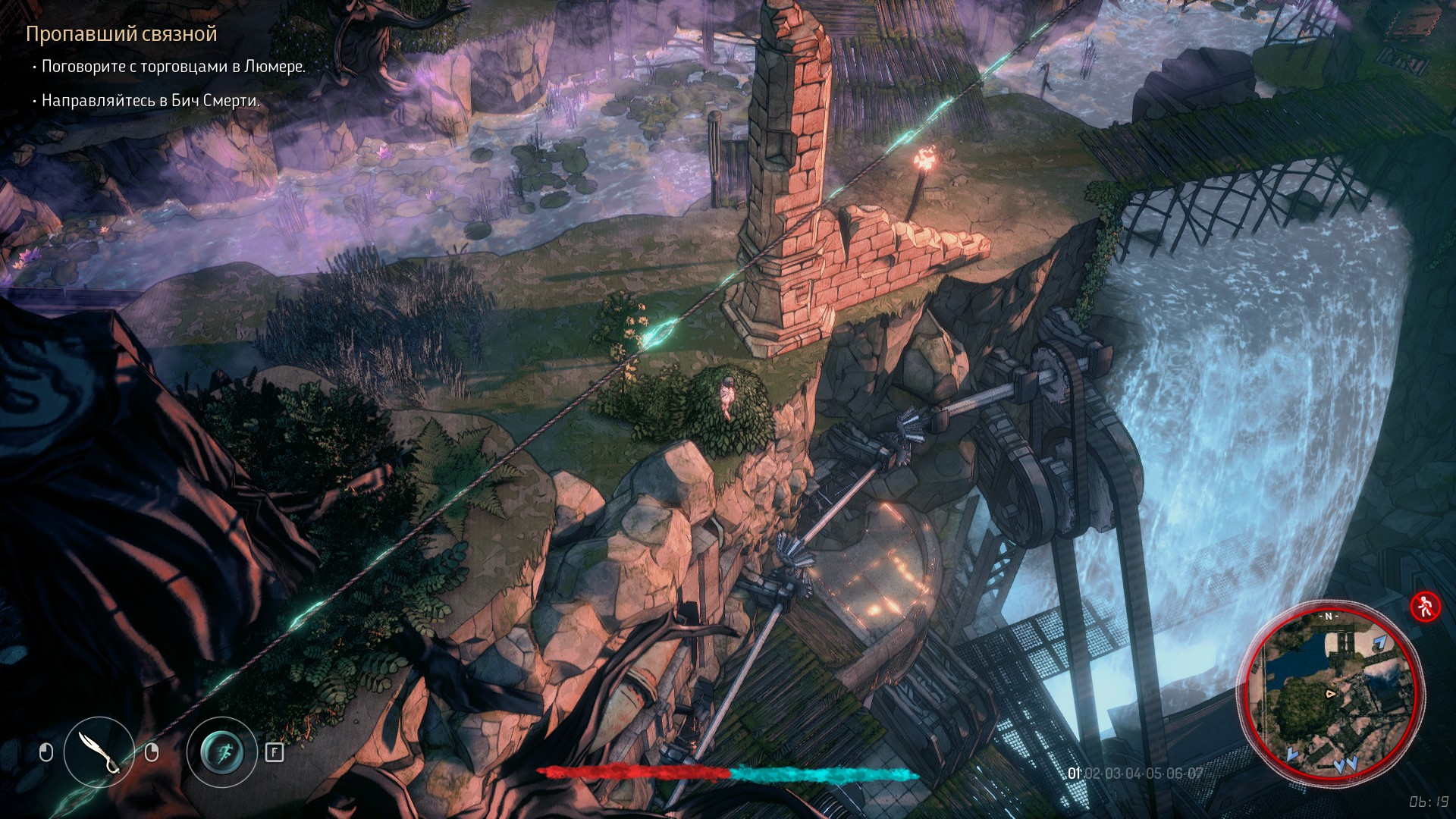Image resolution: width=1456 pixels, height=819 pixels.
Task: Select the Бич Смерти objective line
Action: pos(150,101)
